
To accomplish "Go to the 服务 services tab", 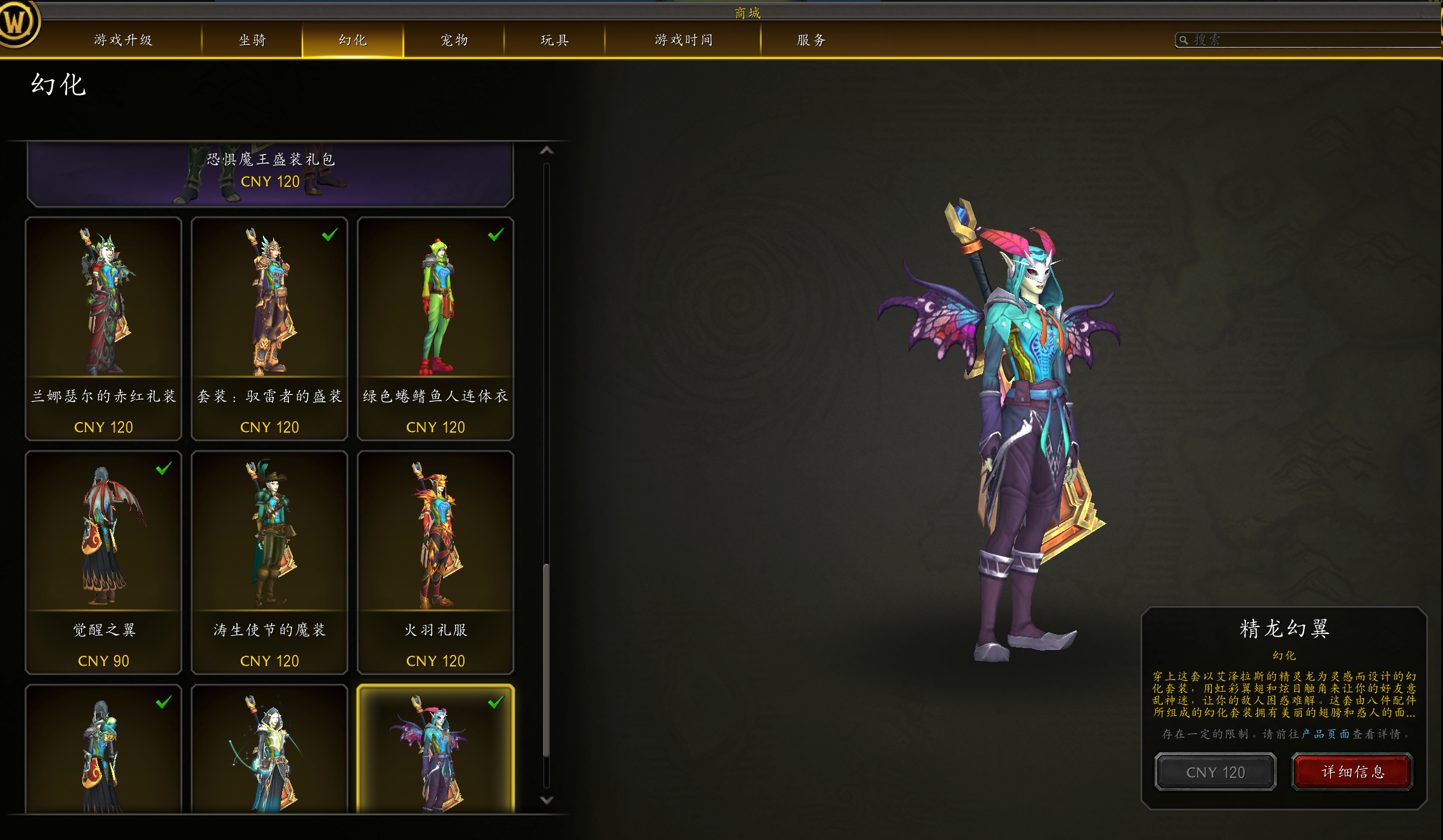I will click(x=811, y=40).
